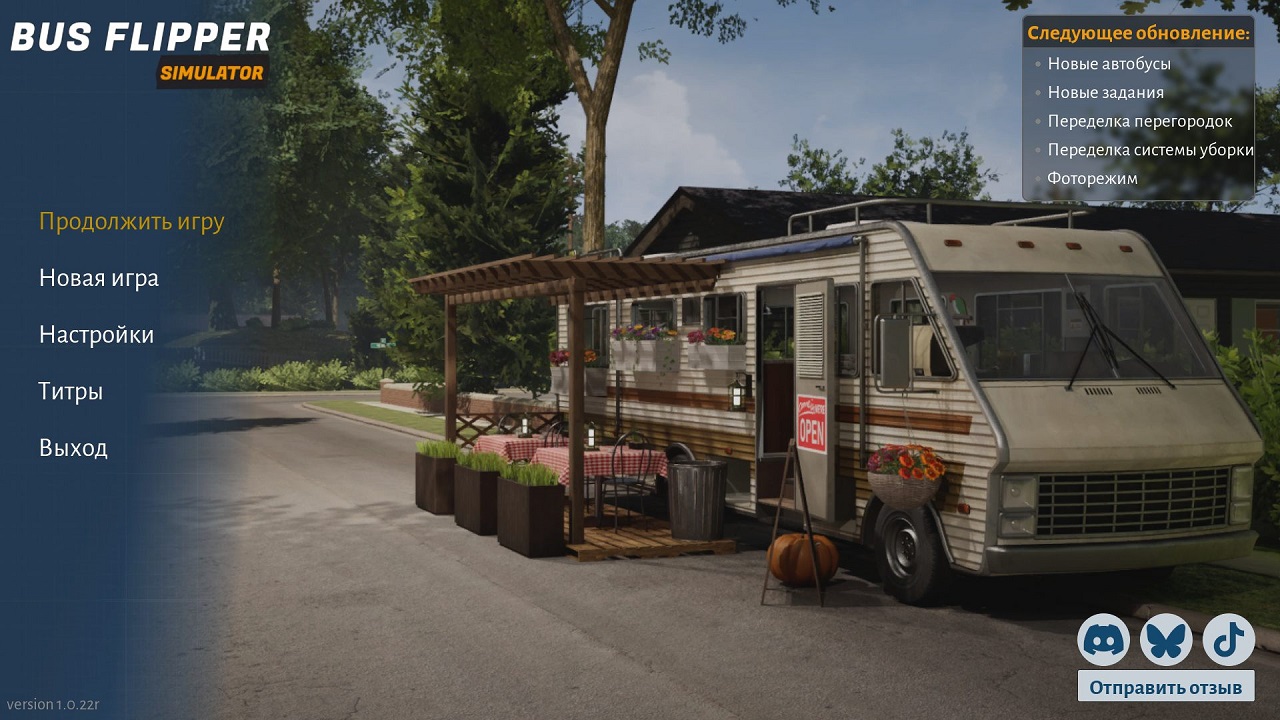Click the bullet beside Переделка перегородок
The height and width of the screenshot is (720, 1280).
pyautogui.click(x=1036, y=120)
